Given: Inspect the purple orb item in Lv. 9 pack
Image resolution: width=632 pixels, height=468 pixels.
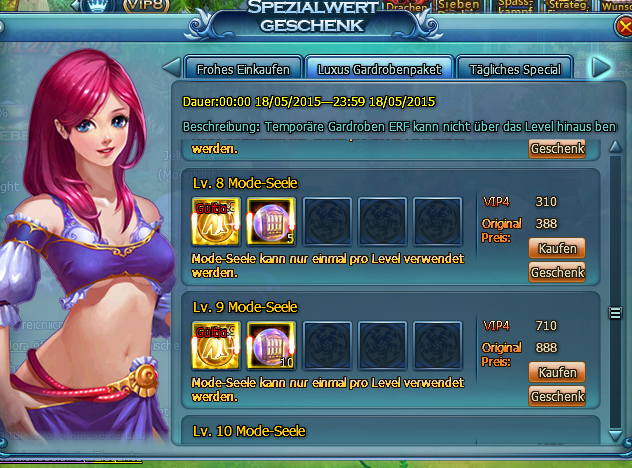Looking at the screenshot, I should tap(269, 346).
